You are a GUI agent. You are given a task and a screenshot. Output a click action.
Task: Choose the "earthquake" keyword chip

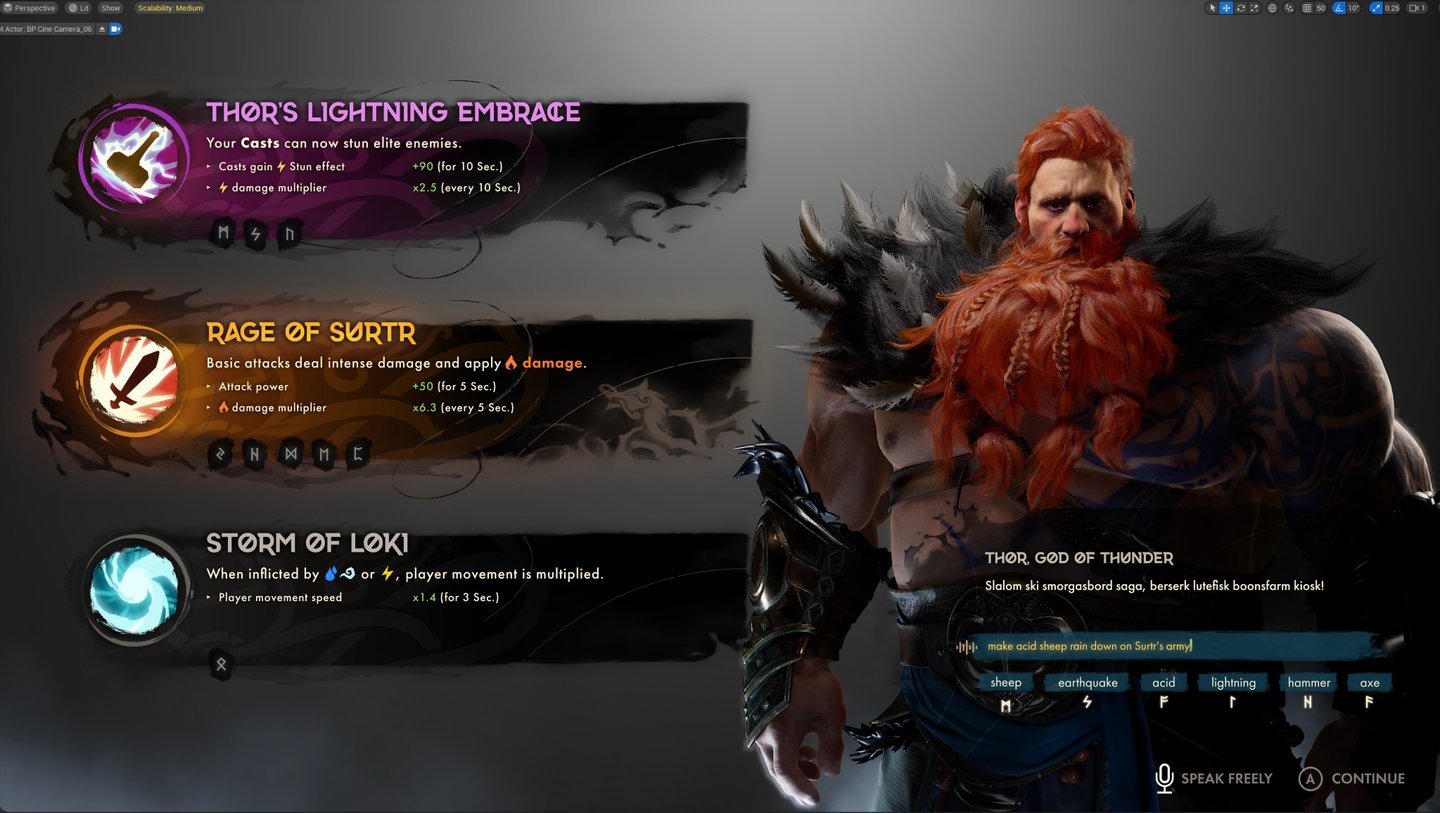click(1087, 683)
